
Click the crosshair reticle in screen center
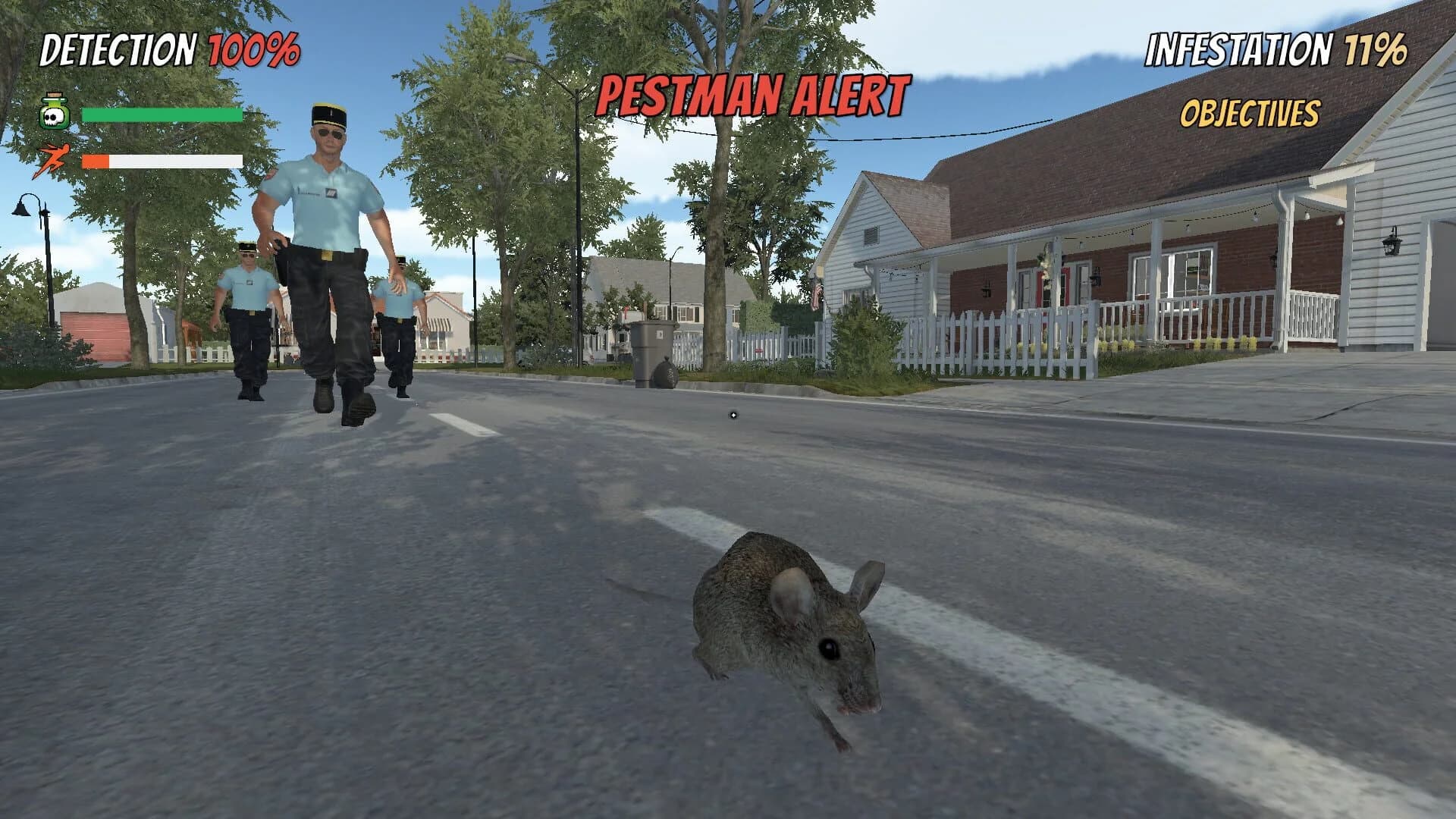tap(733, 414)
